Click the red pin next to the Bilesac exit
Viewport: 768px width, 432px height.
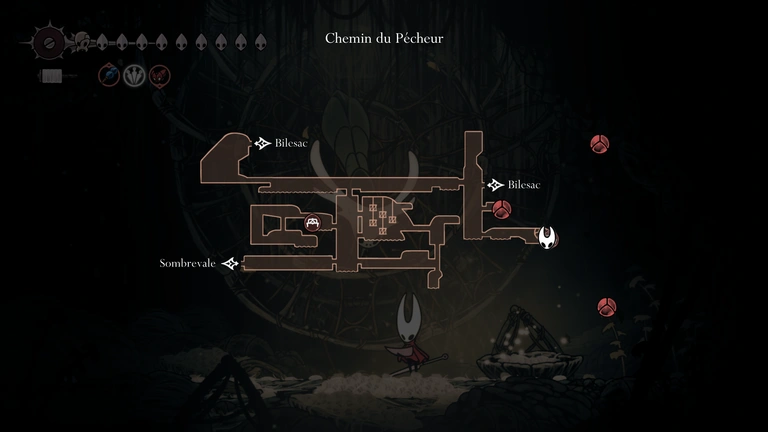coord(502,209)
